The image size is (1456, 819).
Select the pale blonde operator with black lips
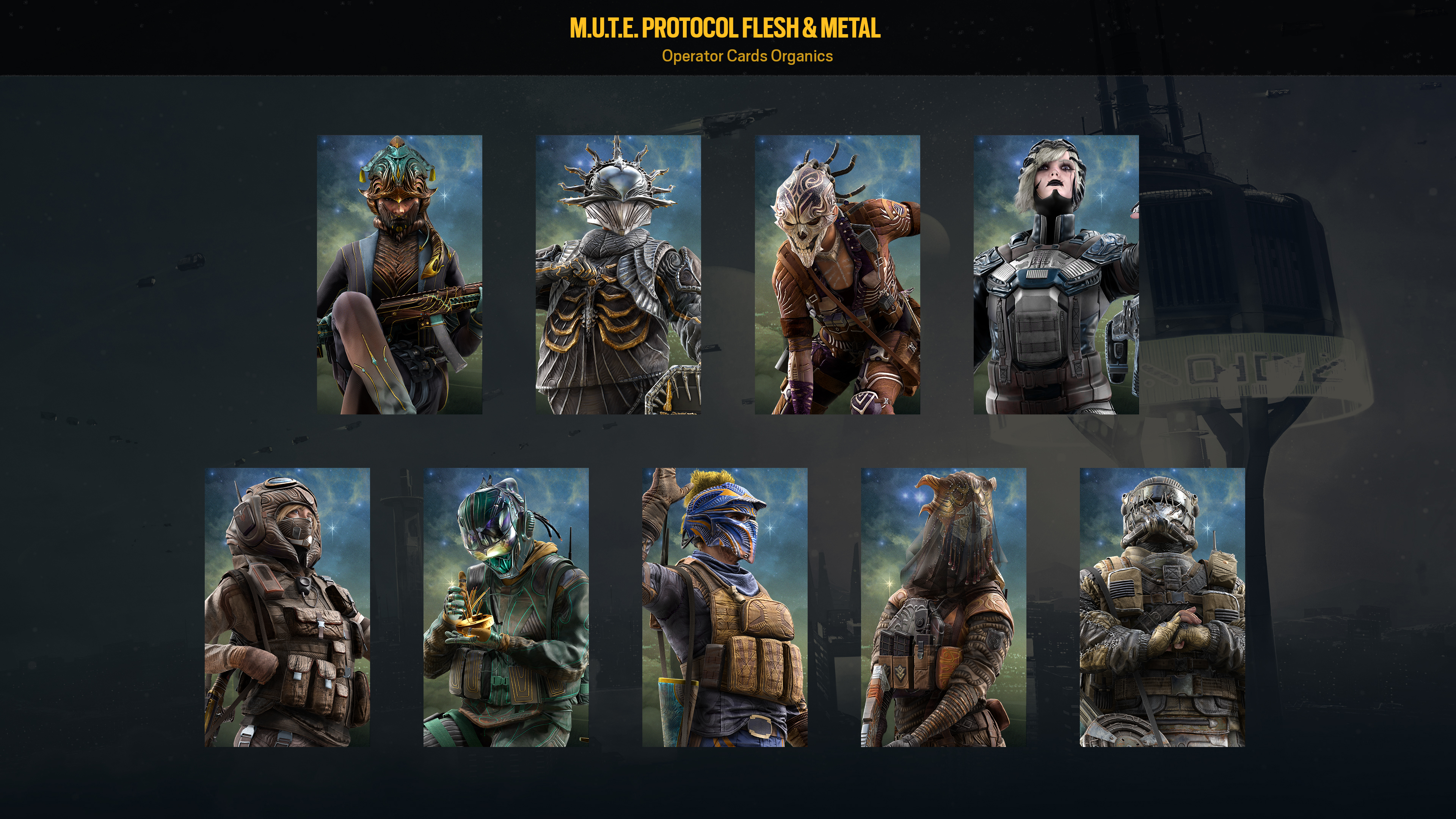tap(1056, 274)
